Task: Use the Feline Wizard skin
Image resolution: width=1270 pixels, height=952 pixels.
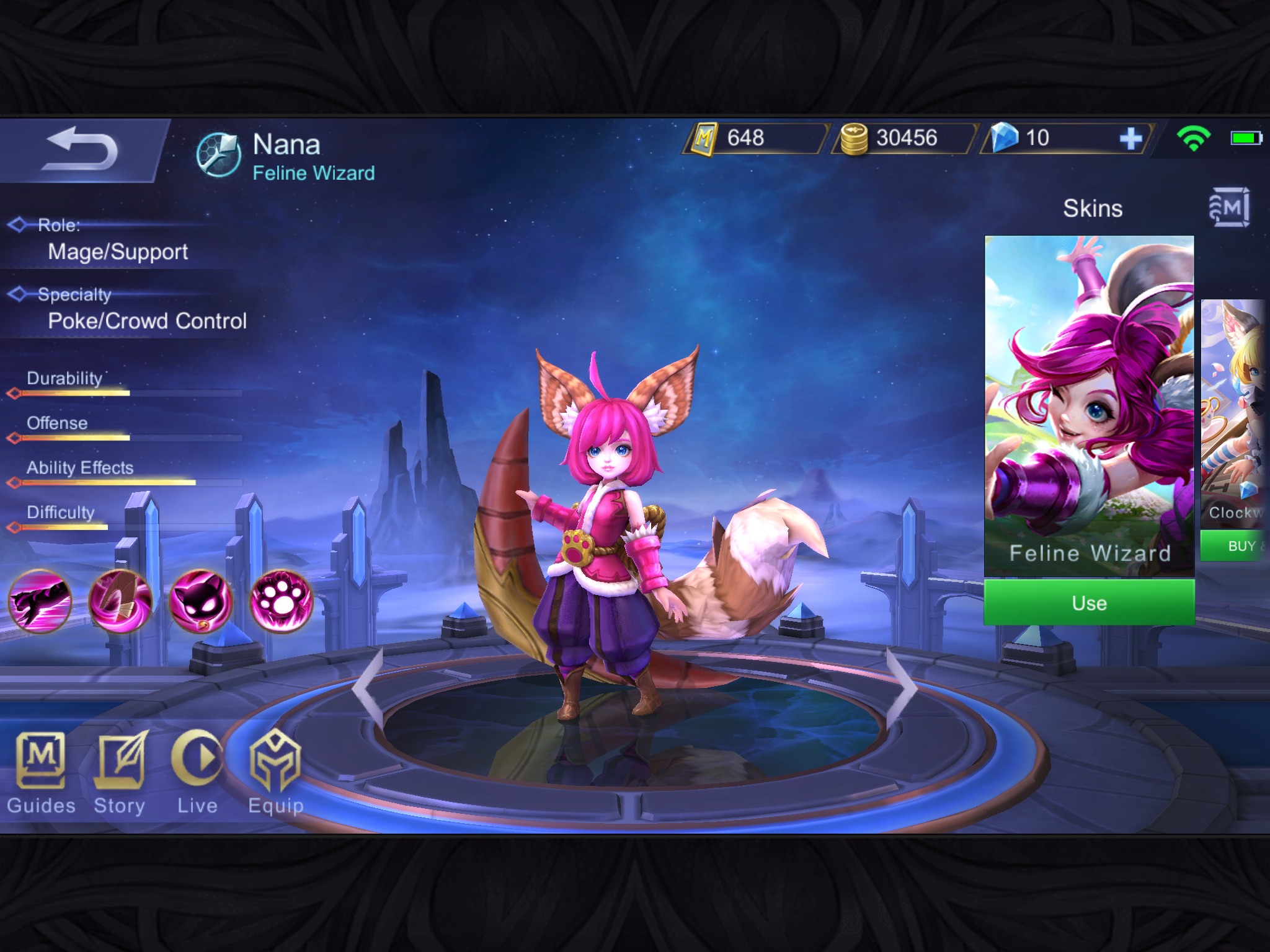Action: (x=1089, y=602)
